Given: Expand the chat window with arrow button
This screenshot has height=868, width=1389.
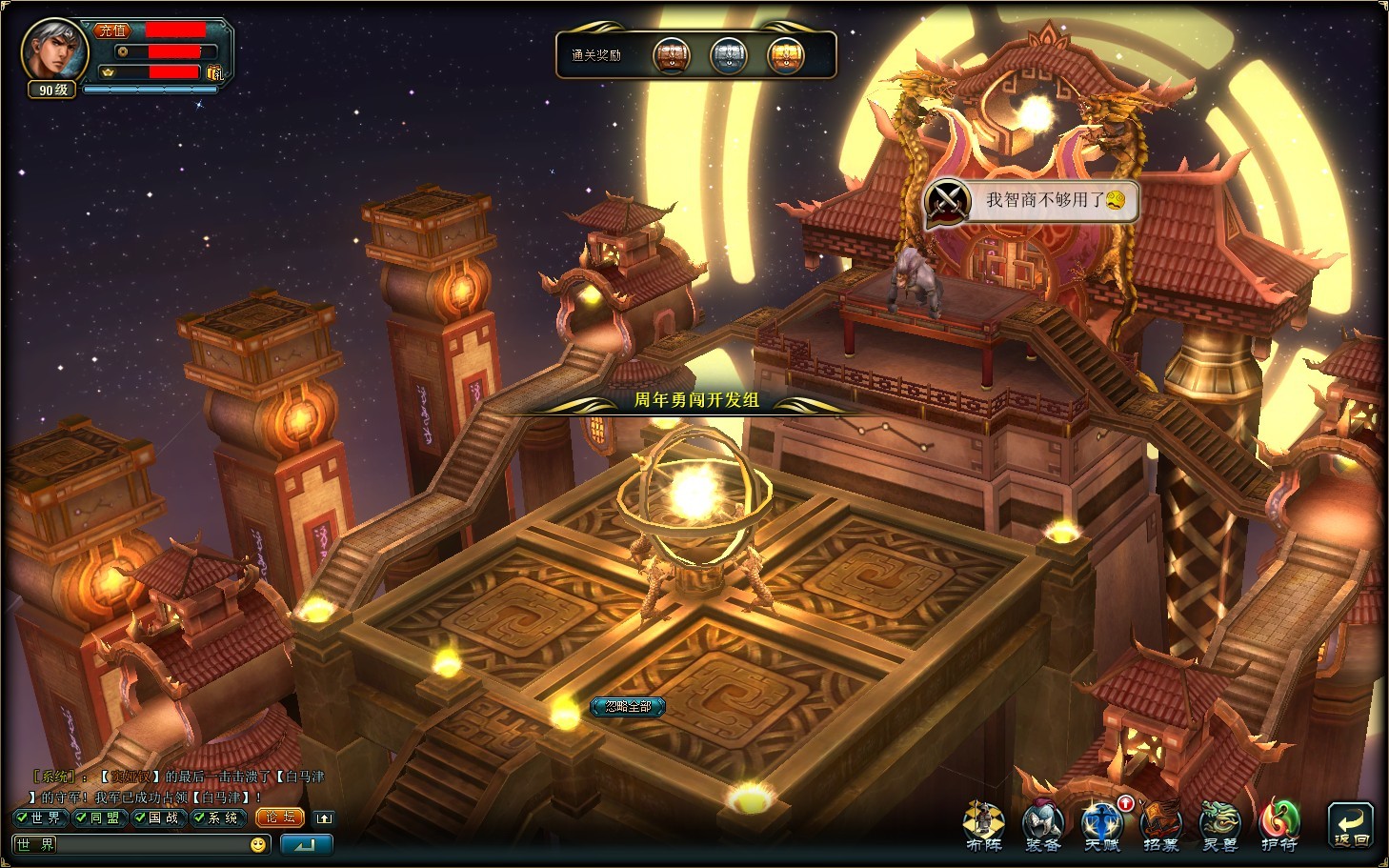Looking at the screenshot, I should pos(324,818).
